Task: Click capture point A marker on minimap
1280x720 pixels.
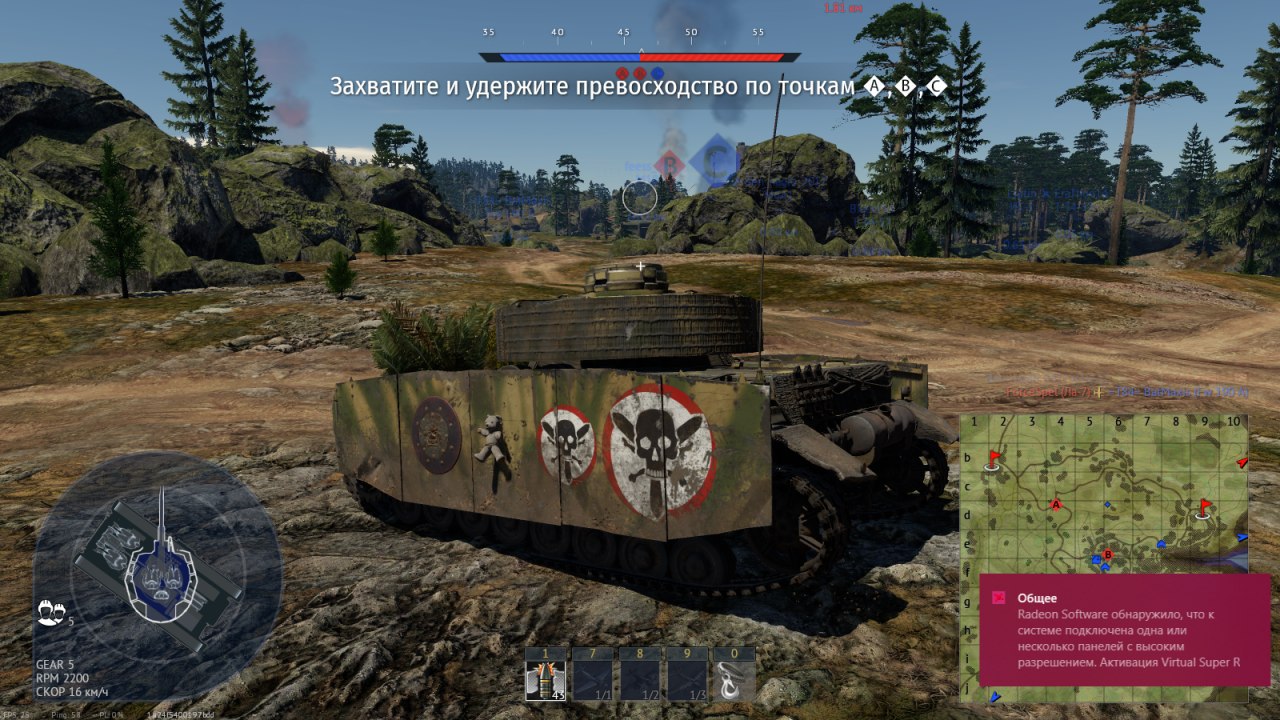Action: point(1055,505)
